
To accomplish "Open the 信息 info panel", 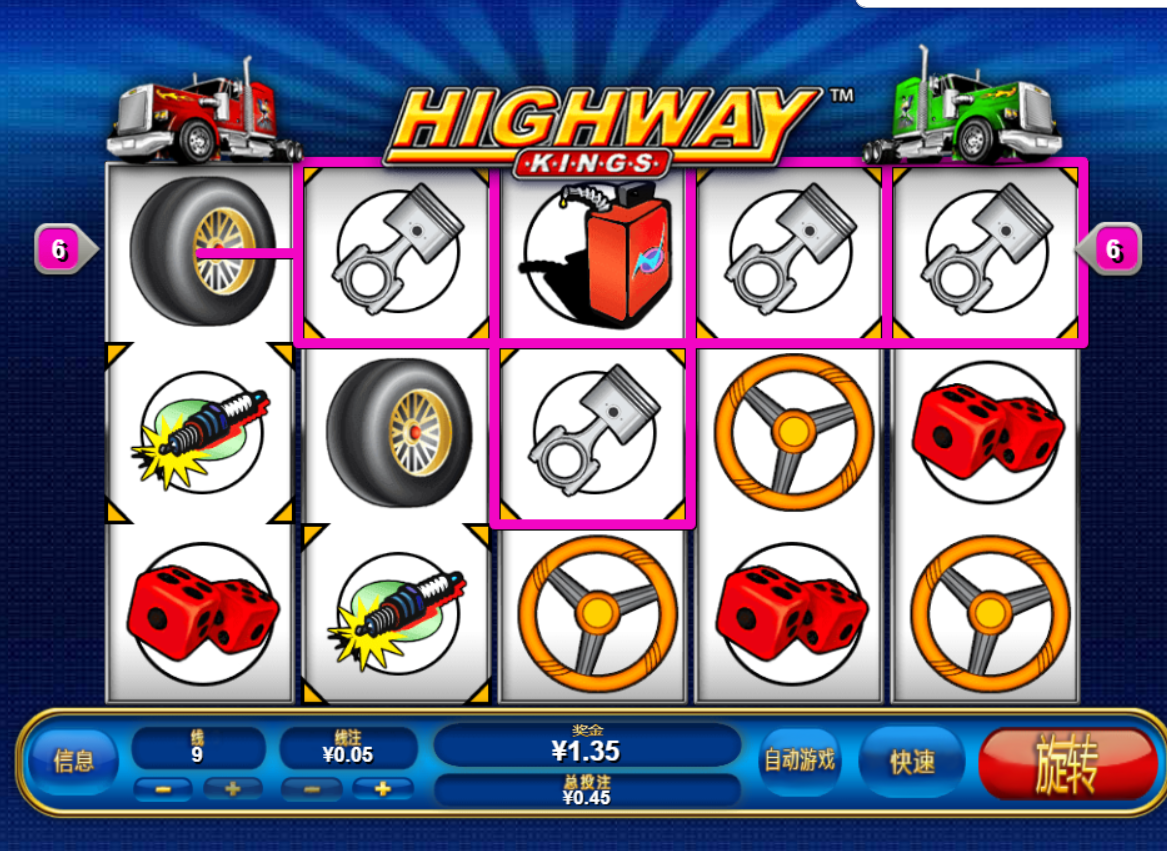I will [73, 762].
